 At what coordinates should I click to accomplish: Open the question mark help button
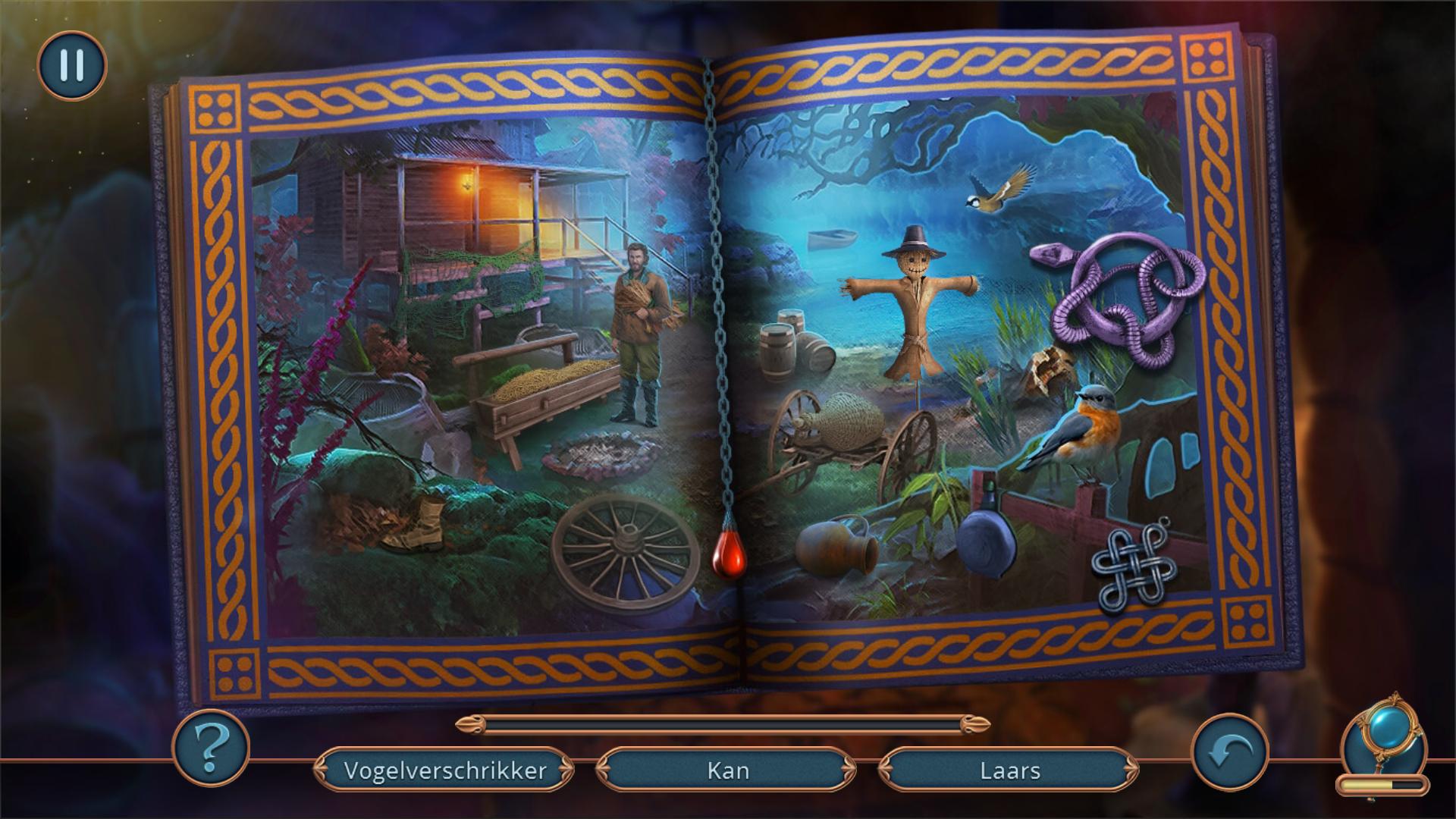coord(211,747)
